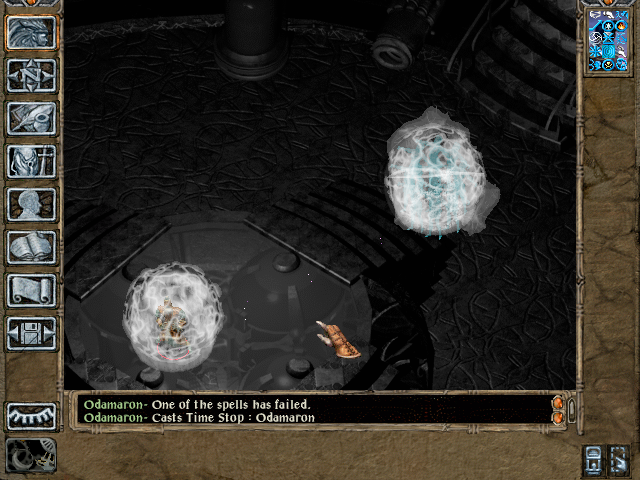
Task: Open the journal with quill icon
Action: [31, 118]
